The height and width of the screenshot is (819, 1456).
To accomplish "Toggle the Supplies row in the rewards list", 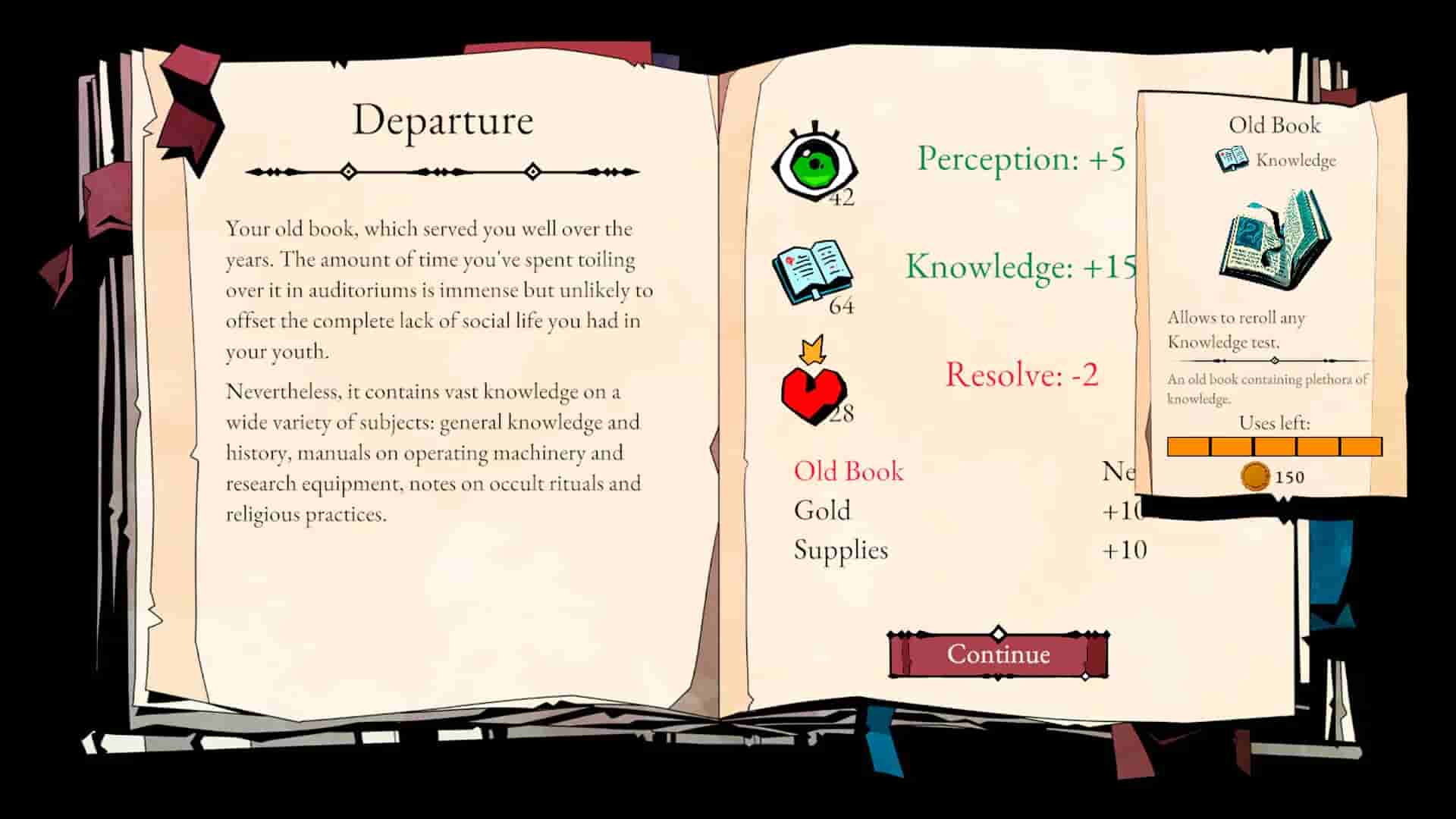I will tap(840, 551).
